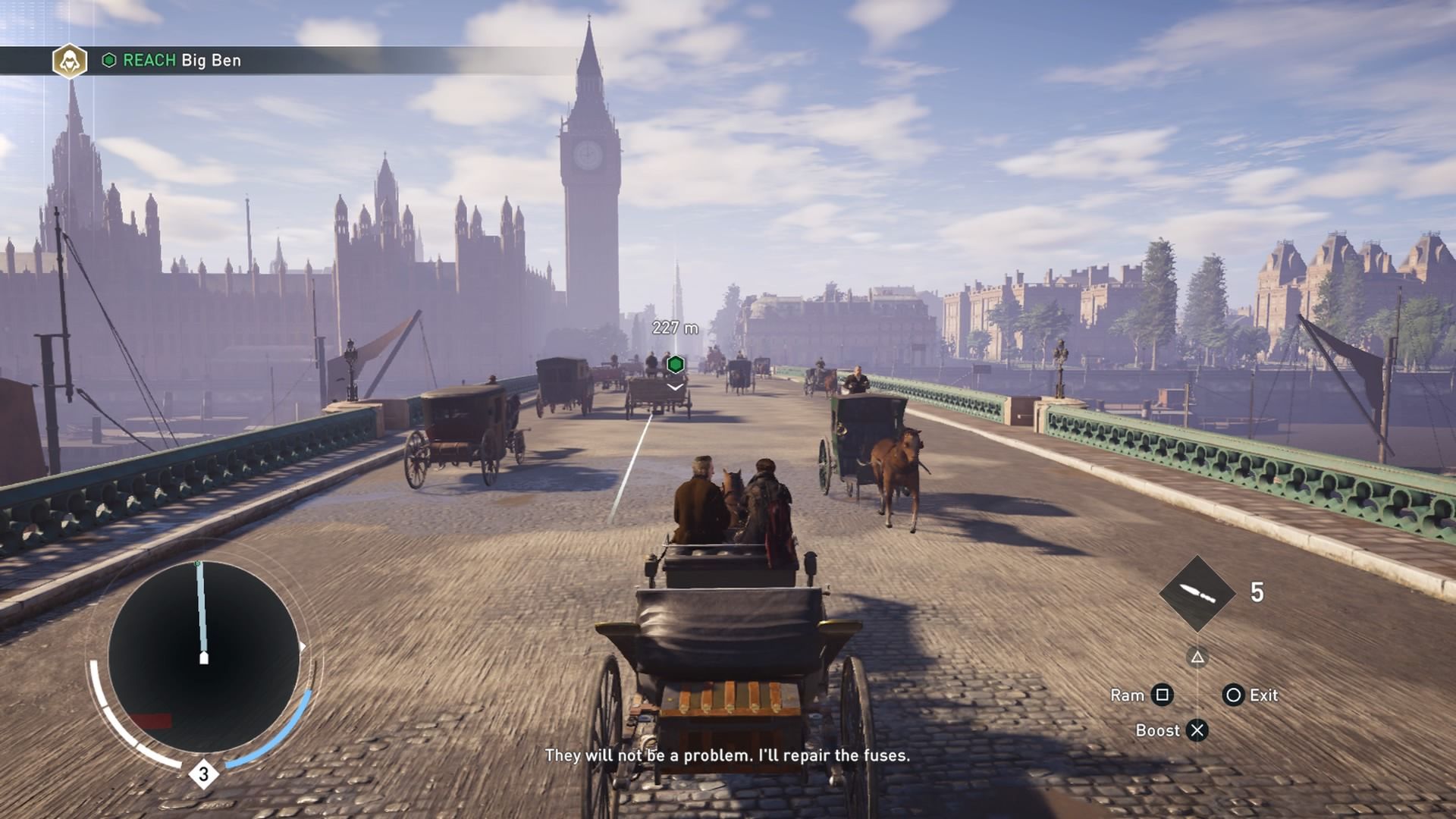Click the Assassin emblem icon
The image size is (1456, 819).
(70, 61)
